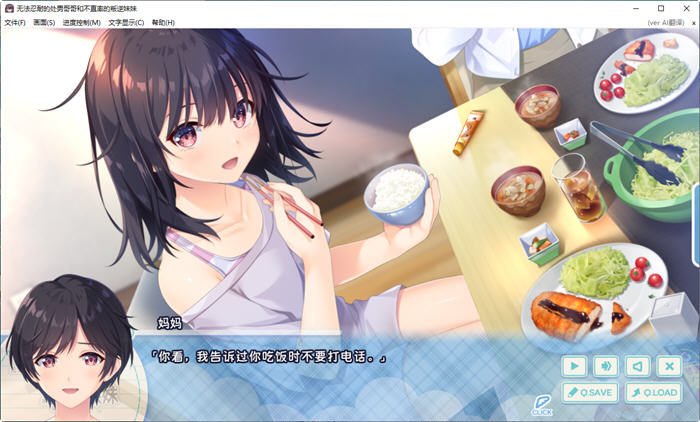Hide the text window with the X button

point(669,366)
